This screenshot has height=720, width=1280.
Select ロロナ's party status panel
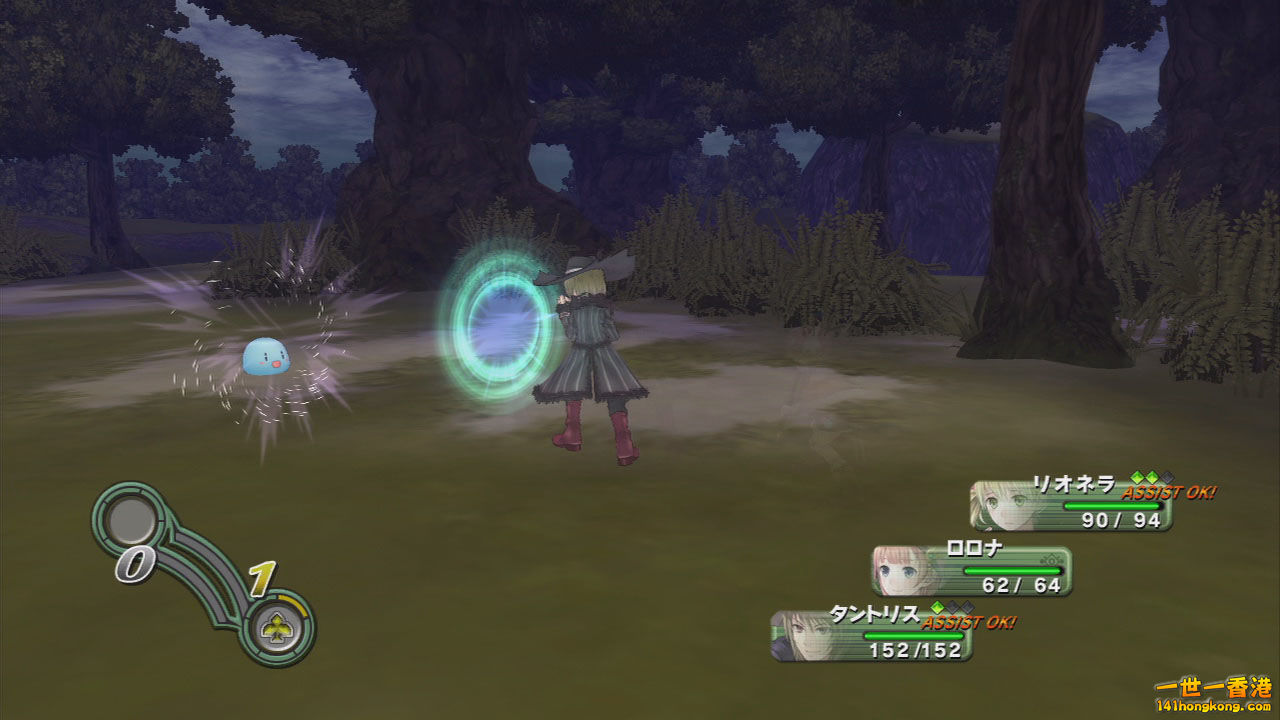point(971,571)
